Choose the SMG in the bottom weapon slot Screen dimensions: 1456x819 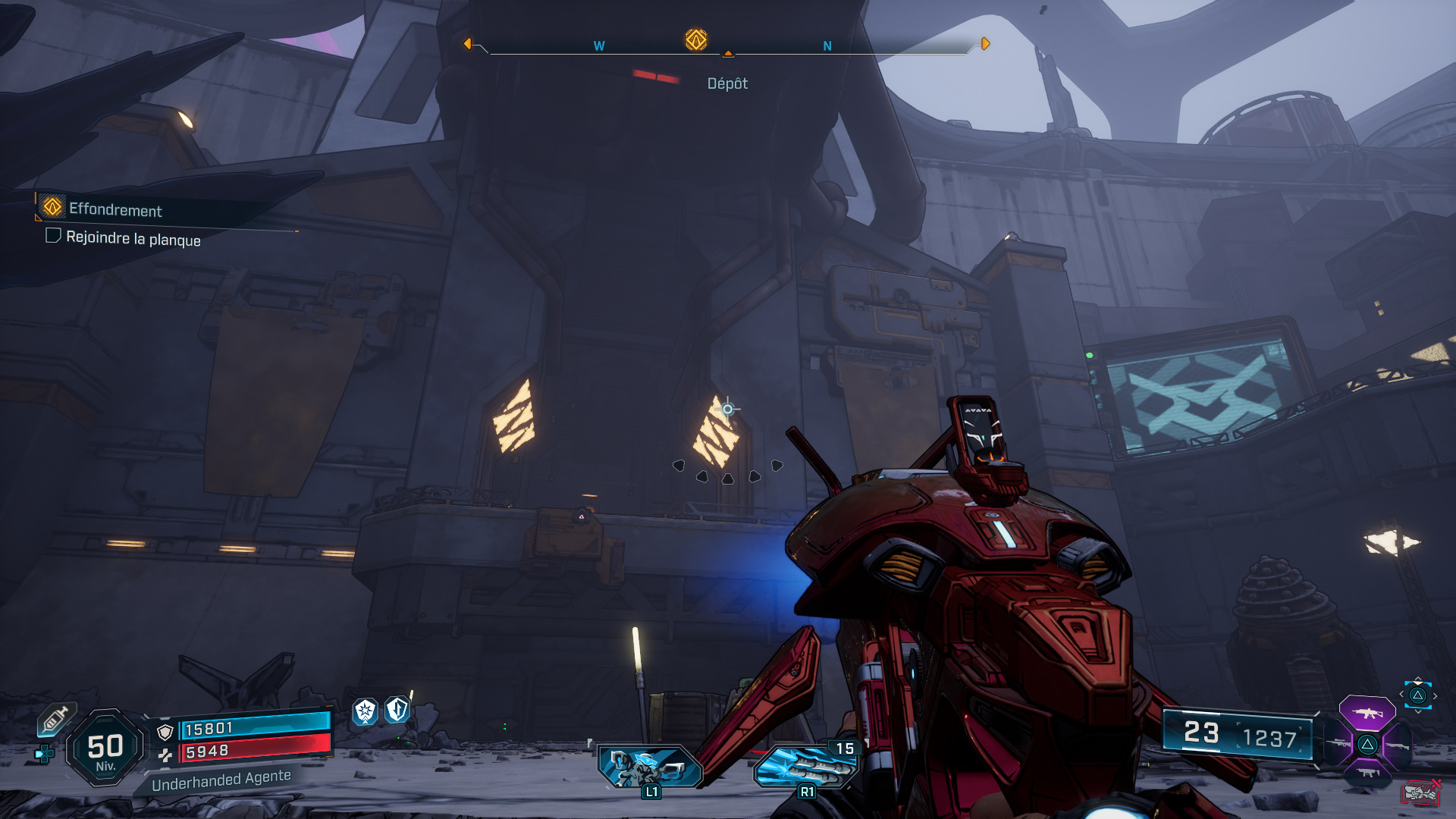coord(1367,773)
